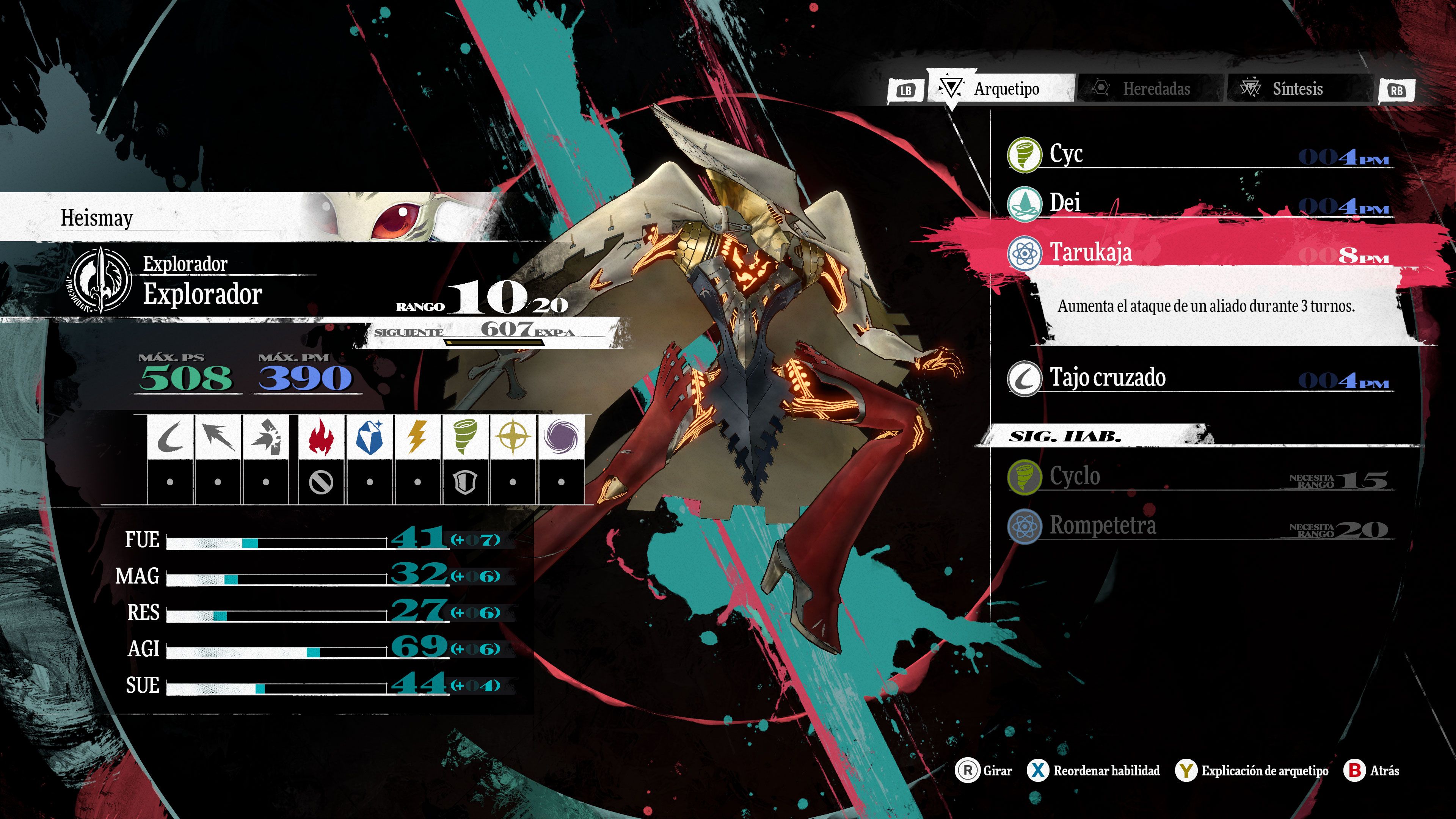Click the locked Cyclo skill
Image resolution: width=1456 pixels, height=819 pixels.
point(1198,477)
